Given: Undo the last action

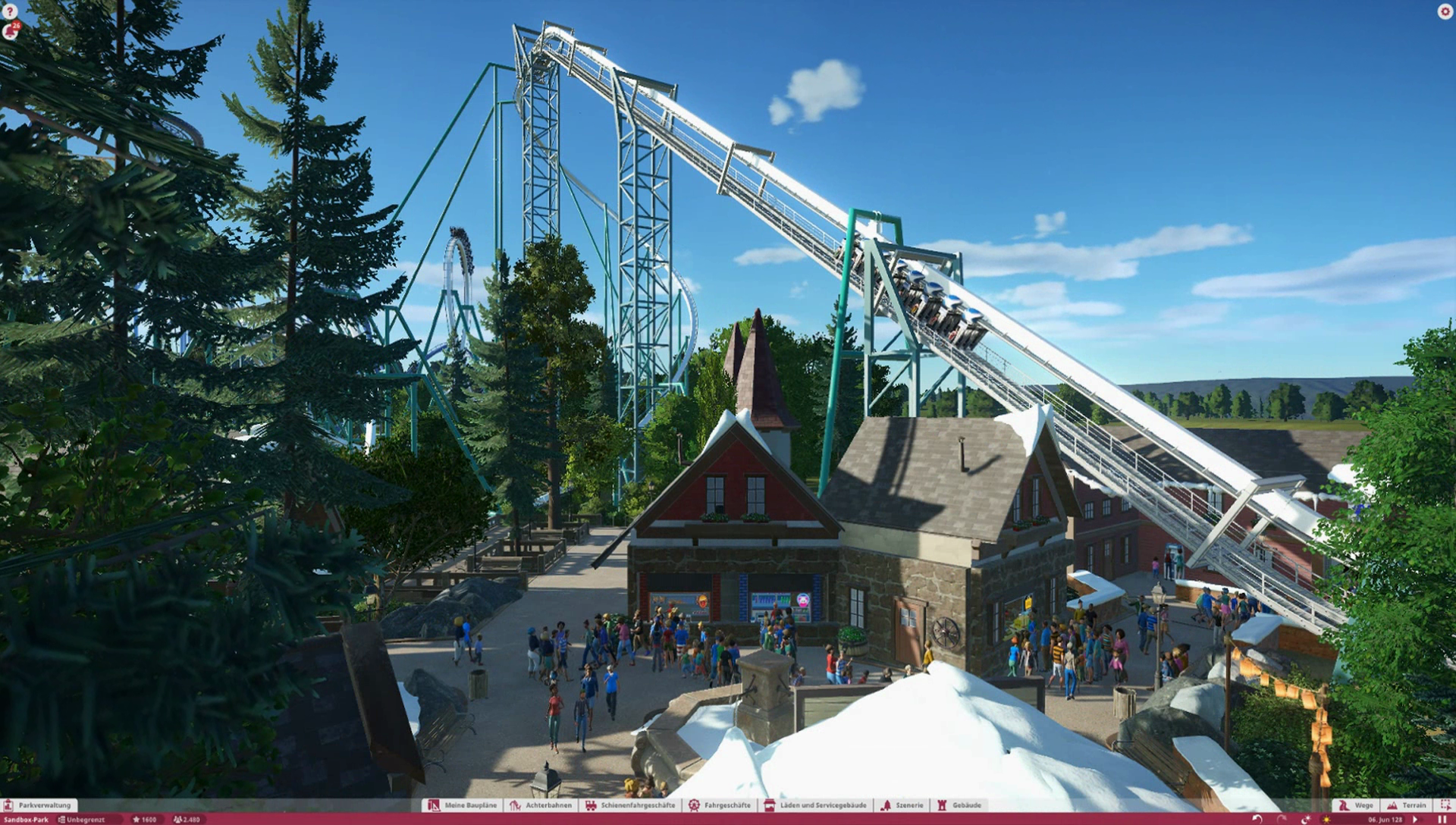Looking at the screenshot, I should point(1257,820).
